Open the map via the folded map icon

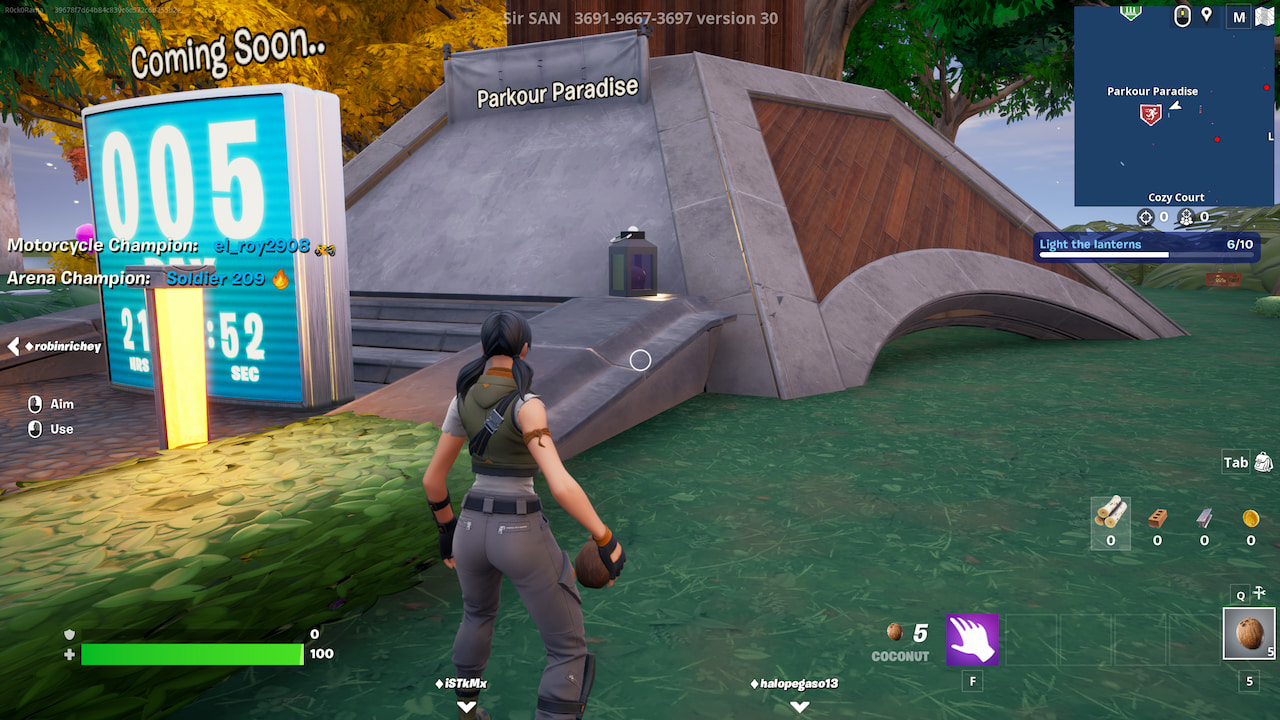(1264, 16)
